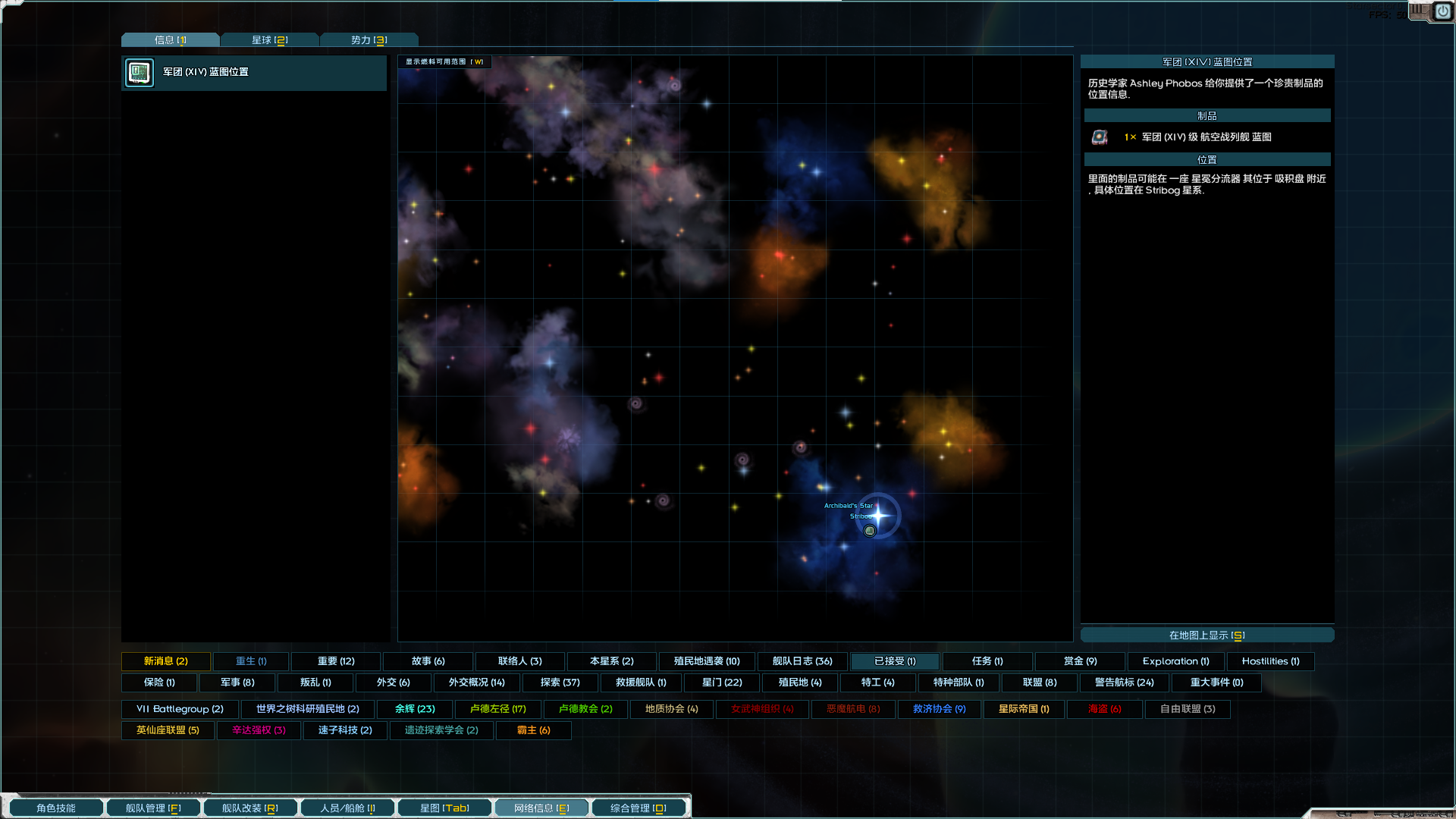The height and width of the screenshot is (819, 1456).
Task: Open the 星图 map screen
Action: point(444,808)
